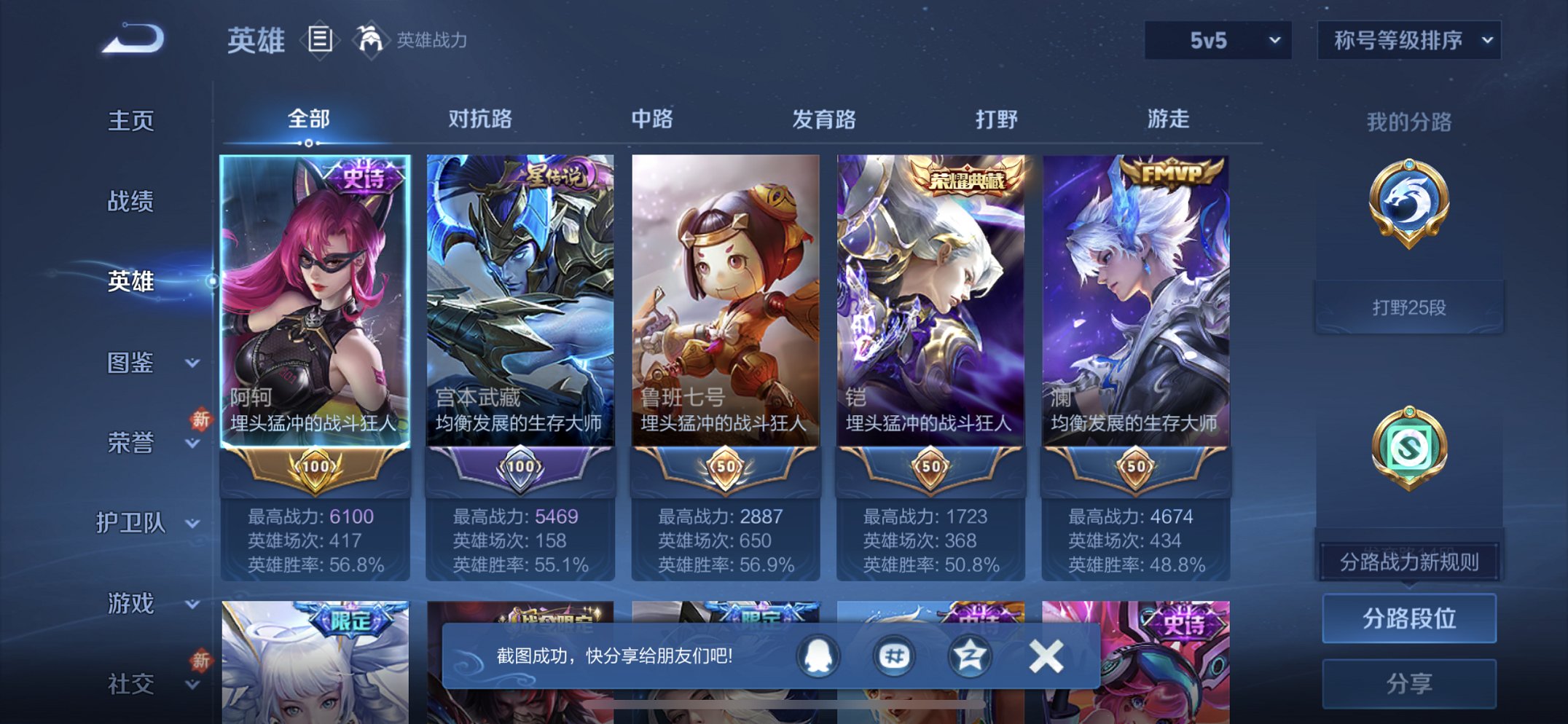
Task: Open the 分路段位 button
Action: pyautogui.click(x=1410, y=616)
